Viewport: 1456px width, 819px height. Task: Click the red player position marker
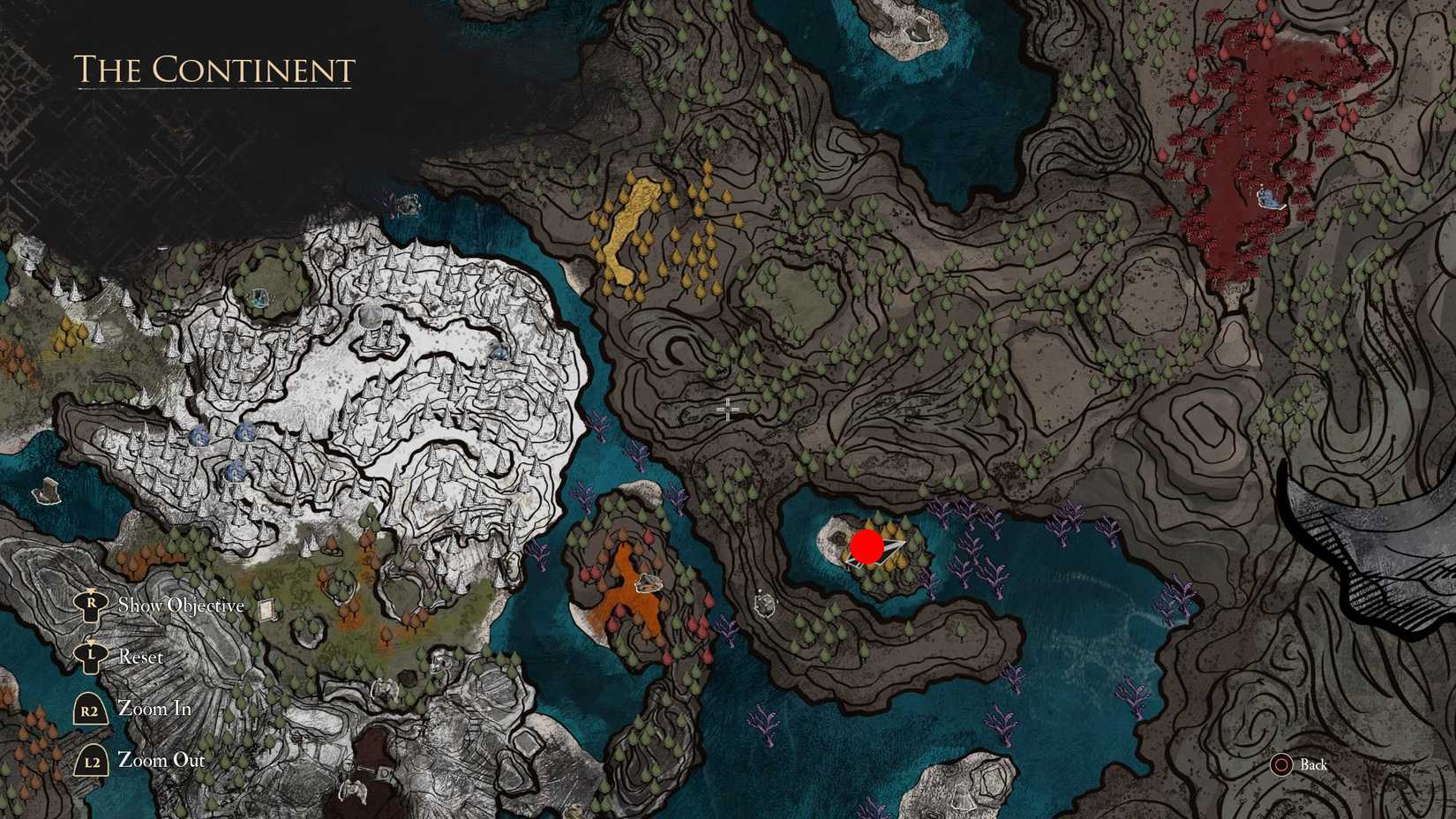(867, 547)
